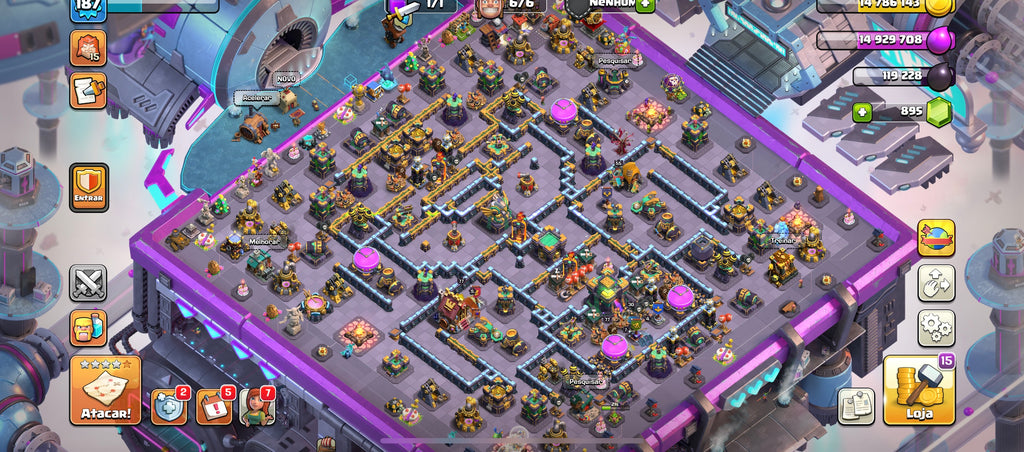Open the colorful icon above the layout editor

click(936, 238)
